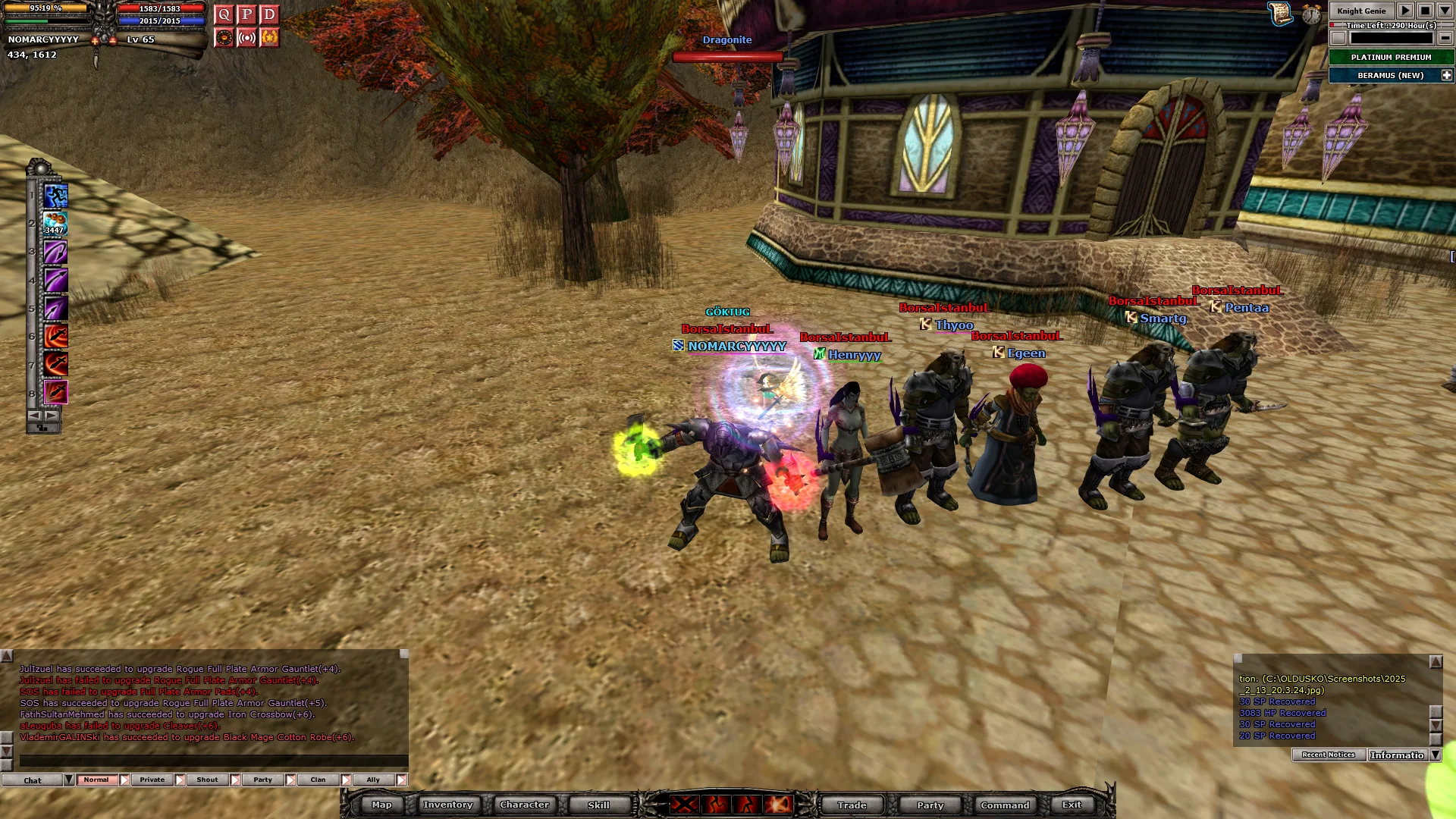Image resolution: width=1456 pixels, height=819 pixels.
Task: Activate the blue sprint skill slot
Action: click(55, 196)
